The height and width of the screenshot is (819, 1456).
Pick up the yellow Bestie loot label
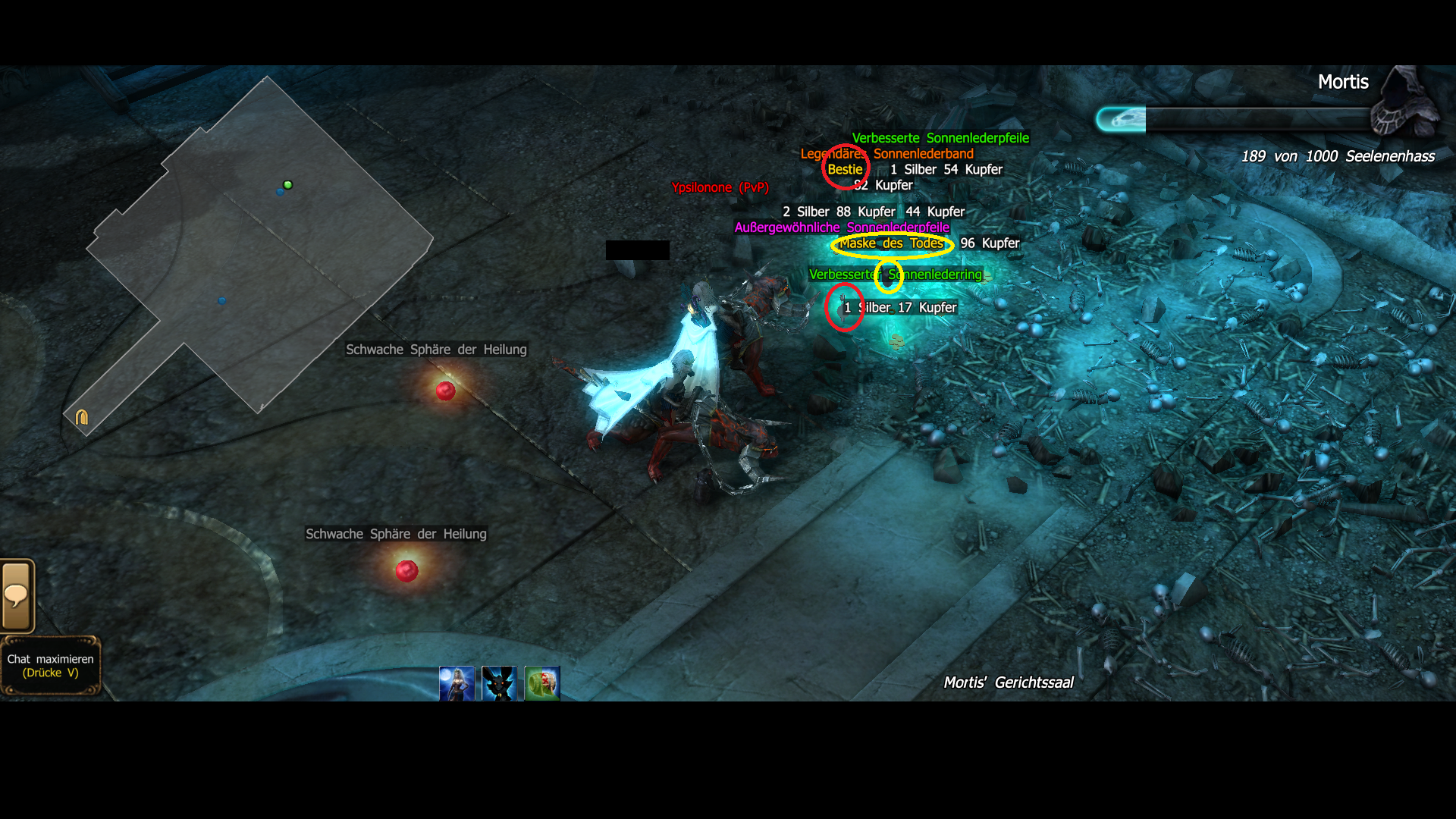pyautogui.click(x=845, y=170)
